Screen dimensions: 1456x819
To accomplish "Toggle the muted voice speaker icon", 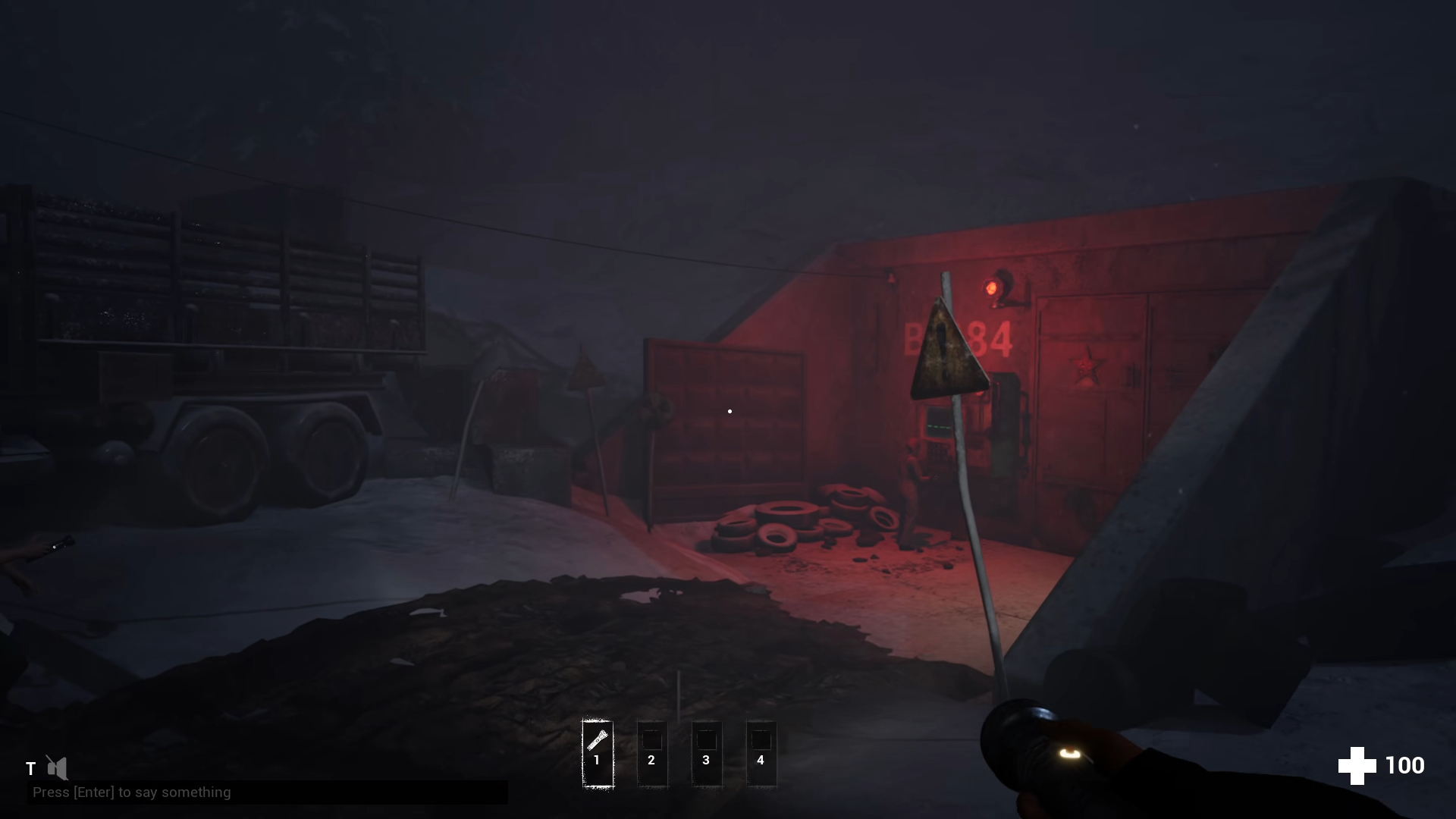I will [57, 767].
